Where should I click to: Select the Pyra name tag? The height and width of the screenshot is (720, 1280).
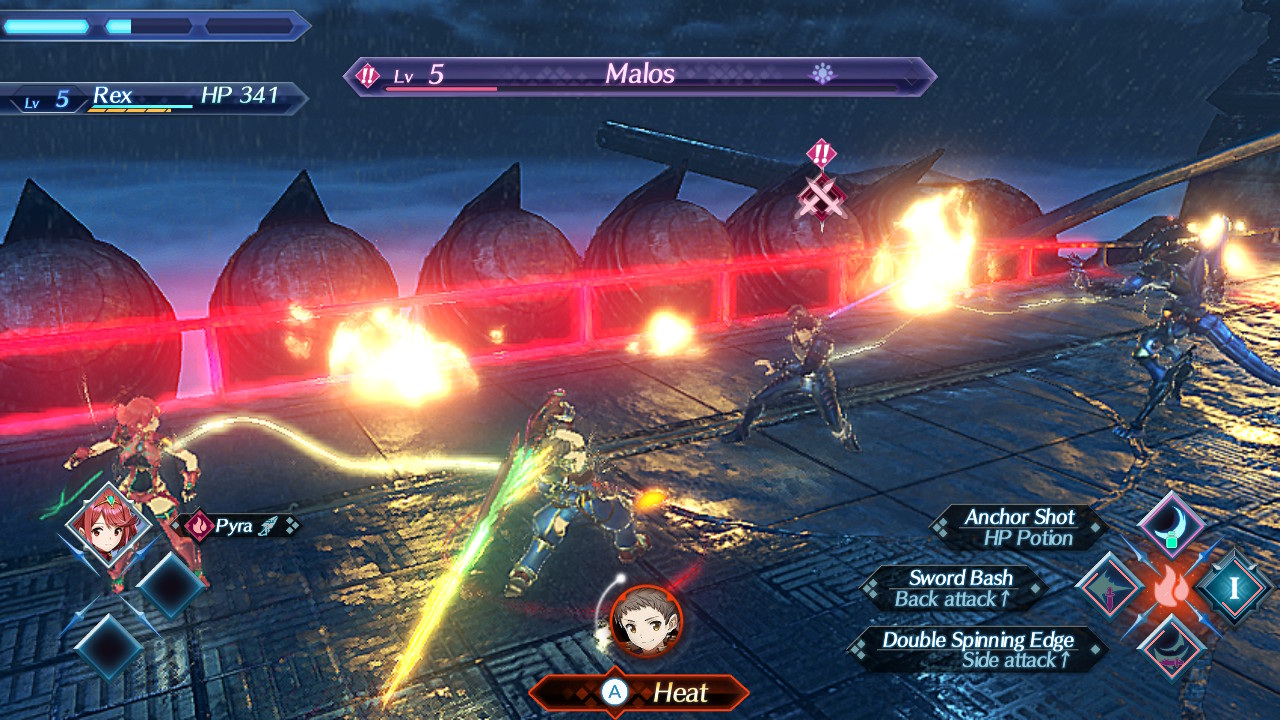236,526
